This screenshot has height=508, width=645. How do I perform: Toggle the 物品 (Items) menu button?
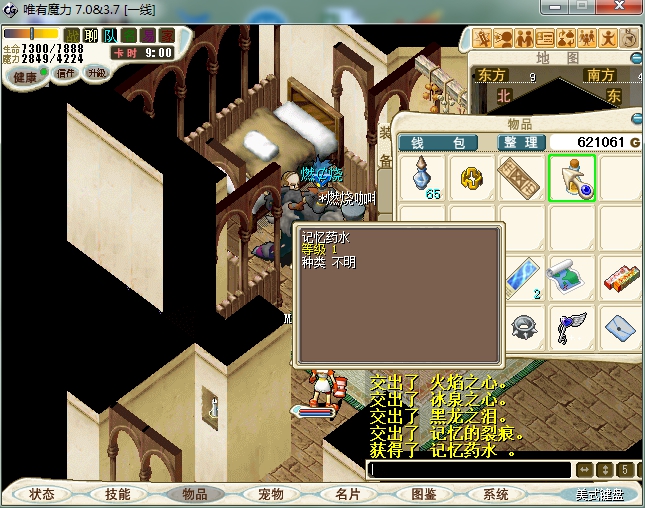(193, 494)
